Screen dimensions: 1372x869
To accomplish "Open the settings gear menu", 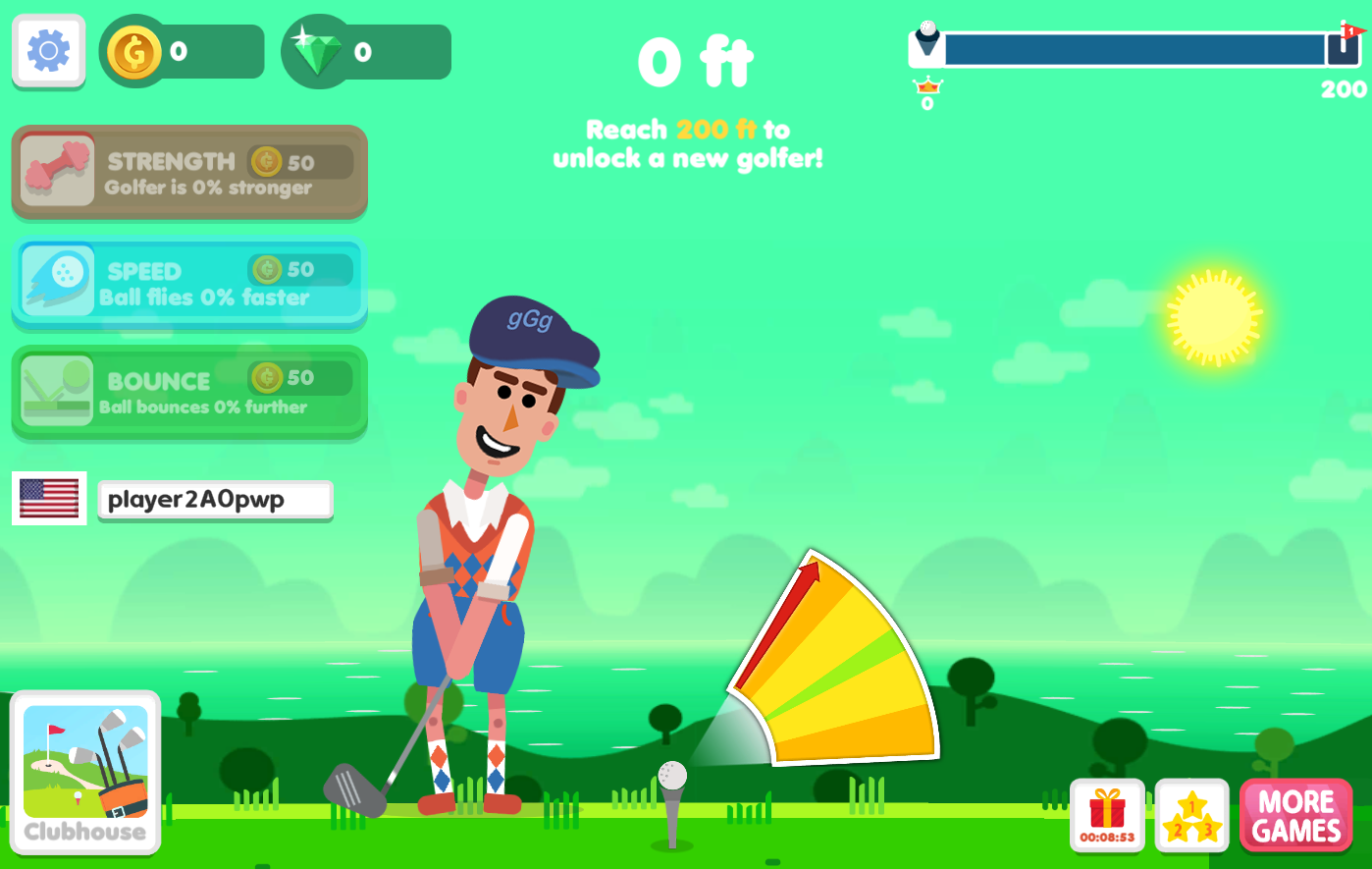I will 48,51.
